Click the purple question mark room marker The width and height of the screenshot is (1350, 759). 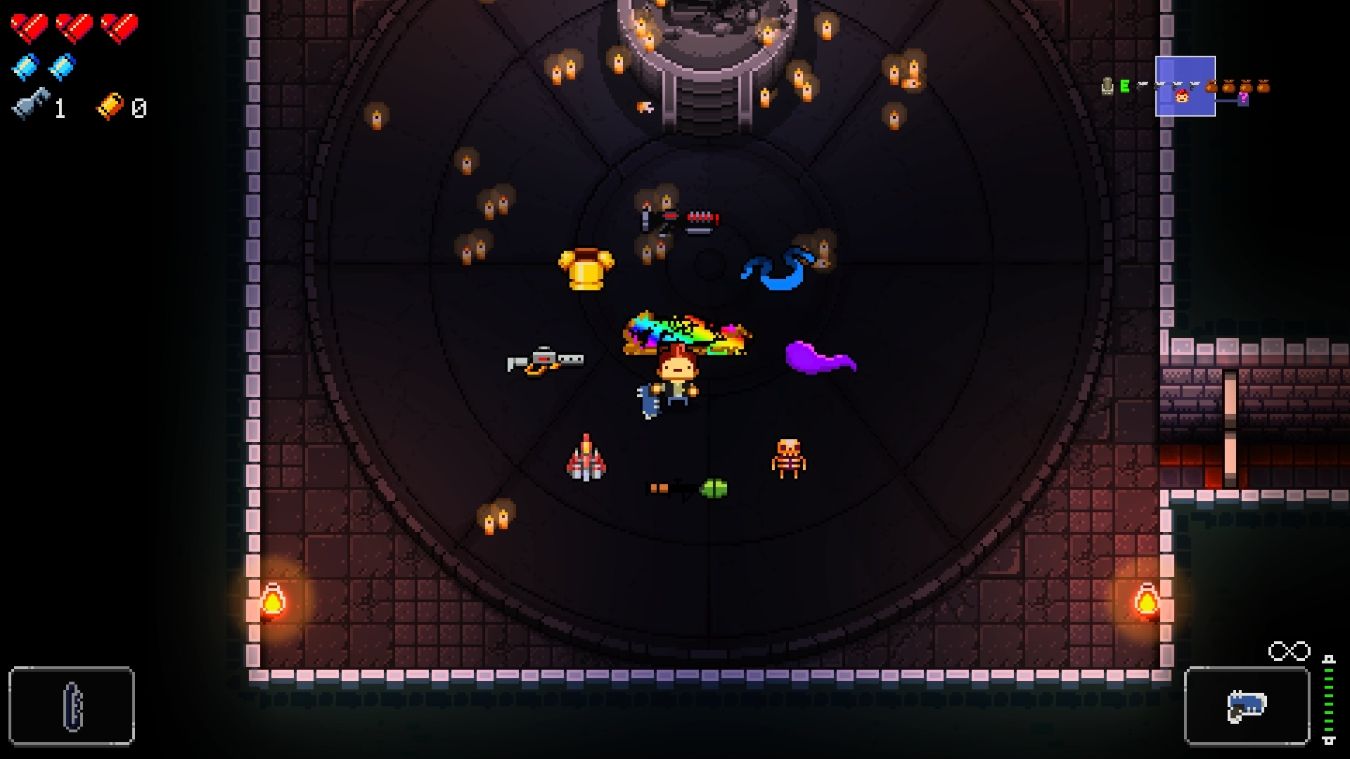point(1243,99)
